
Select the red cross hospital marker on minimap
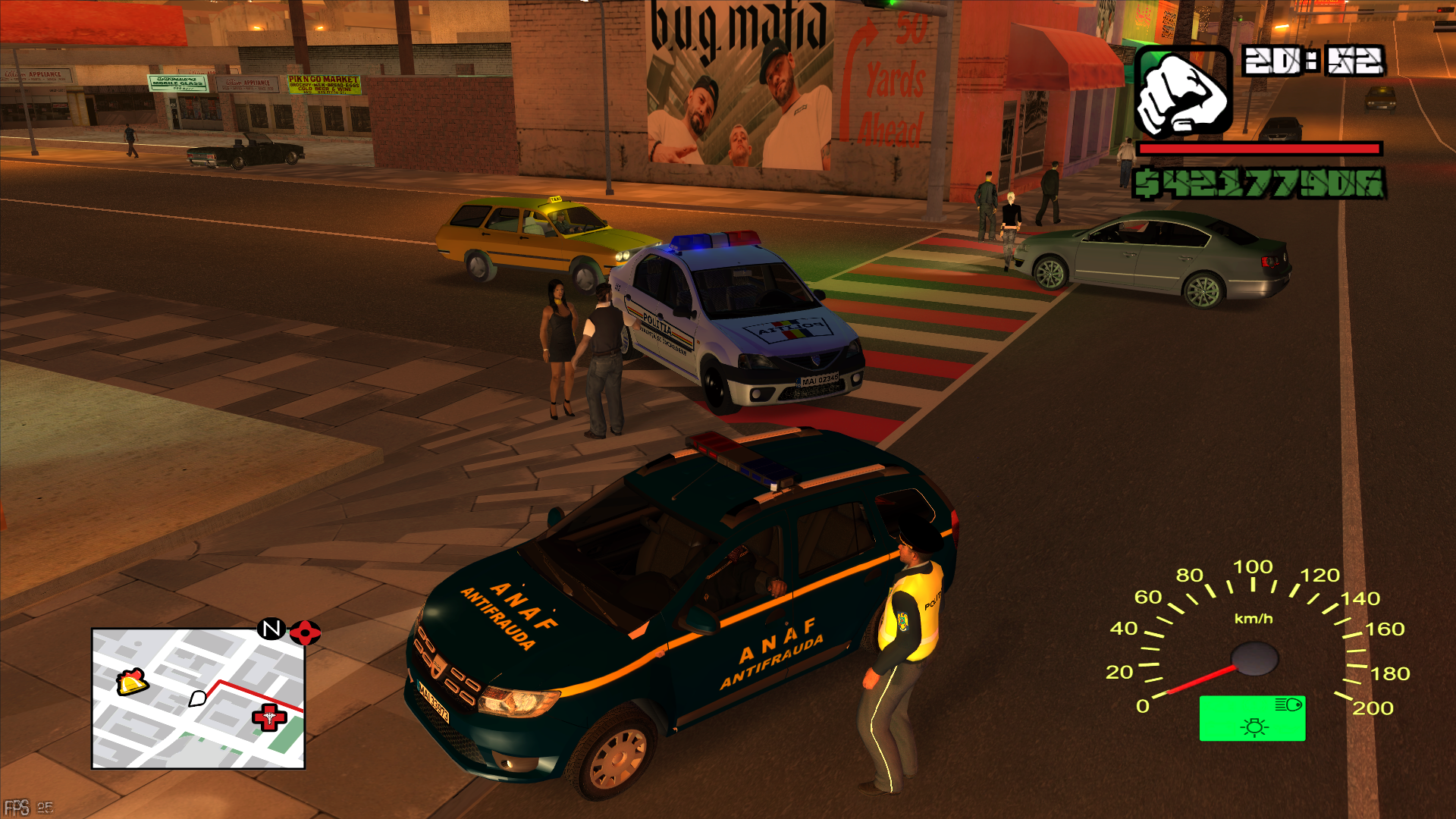(269, 717)
